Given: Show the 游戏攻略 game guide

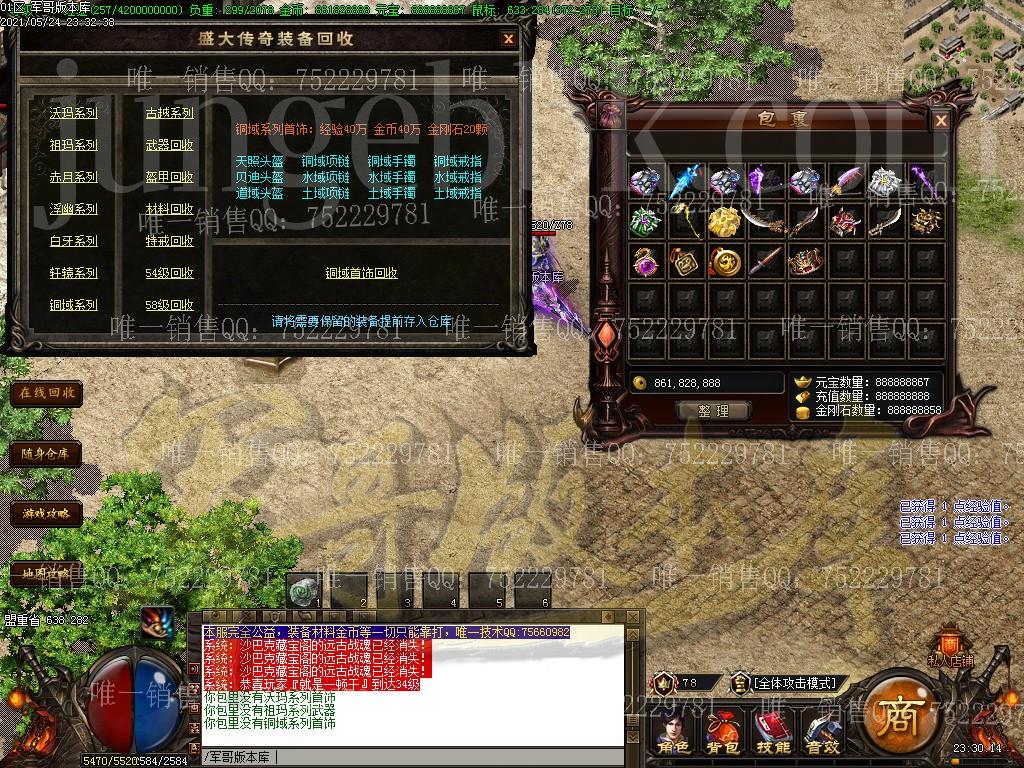Looking at the screenshot, I should (x=46, y=513).
